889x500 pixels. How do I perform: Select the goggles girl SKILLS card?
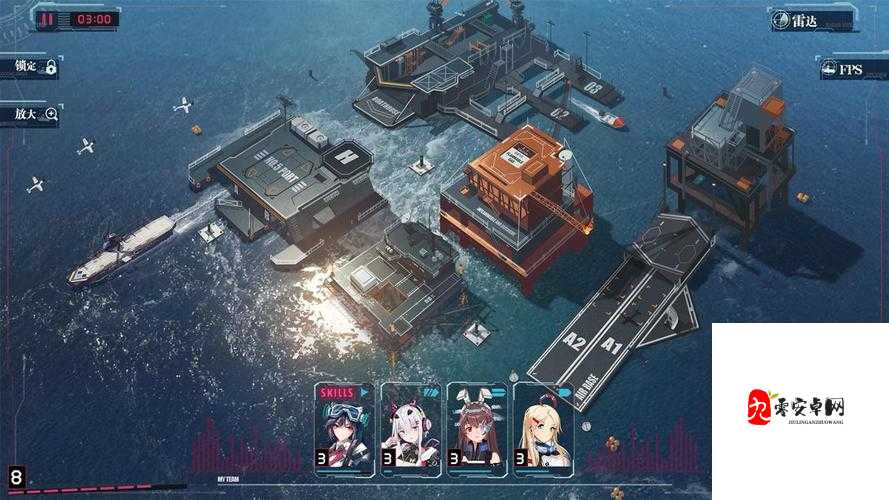pyautogui.click(x=344, y=427)
